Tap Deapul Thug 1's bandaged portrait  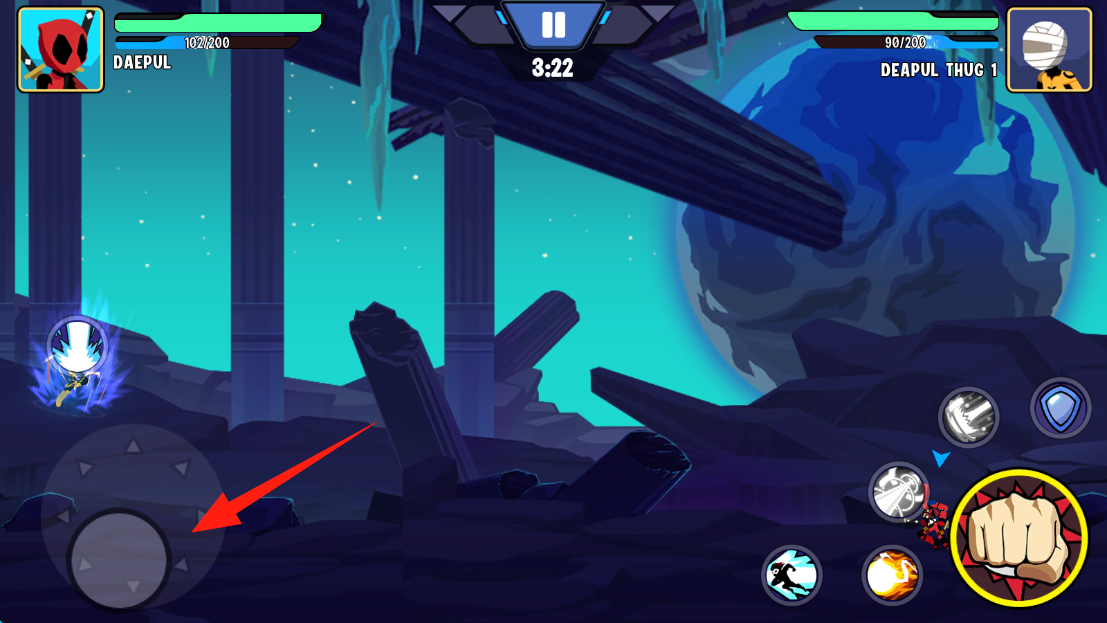click(1049, 50)
